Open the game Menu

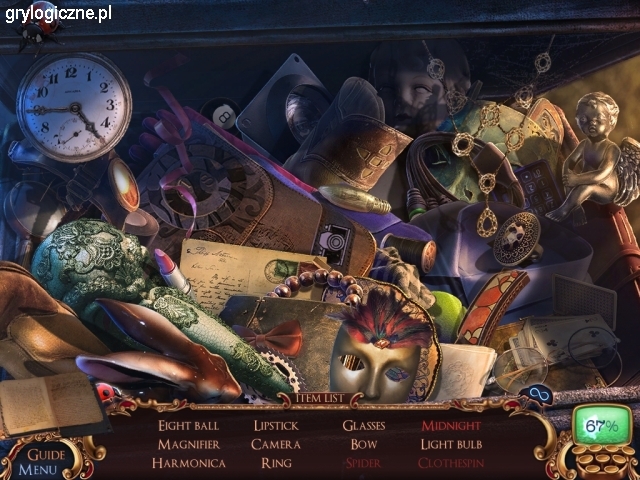(38, 467)
